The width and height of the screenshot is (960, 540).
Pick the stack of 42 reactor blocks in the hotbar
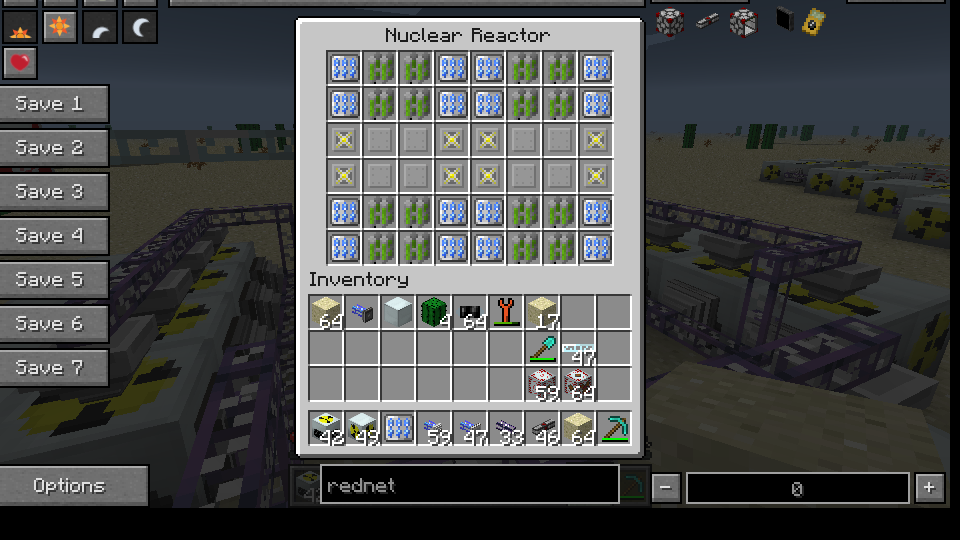point(326,429)
